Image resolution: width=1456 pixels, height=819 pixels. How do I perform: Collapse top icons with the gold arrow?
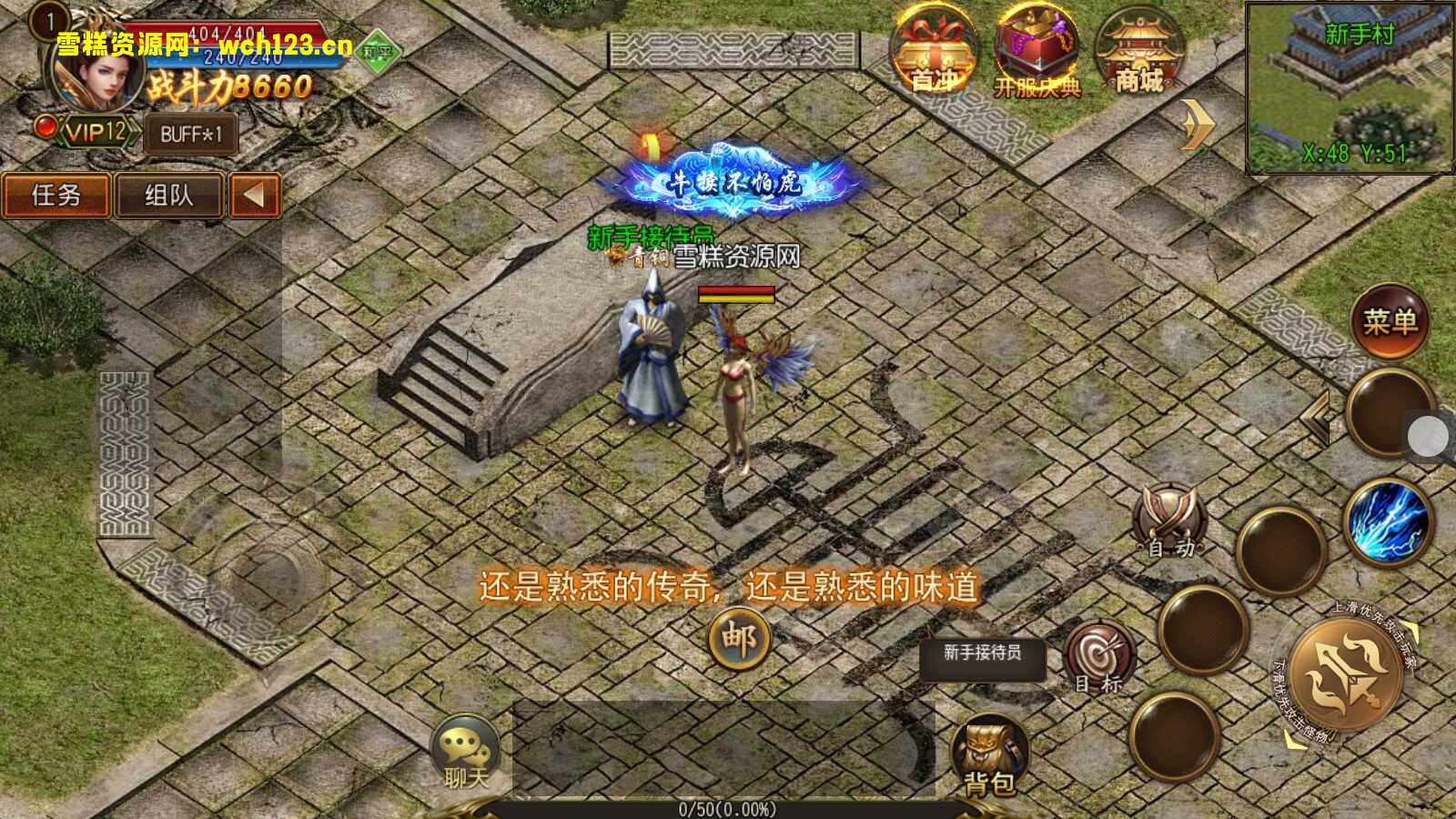pyautogui.click(x=1198, y=125)
